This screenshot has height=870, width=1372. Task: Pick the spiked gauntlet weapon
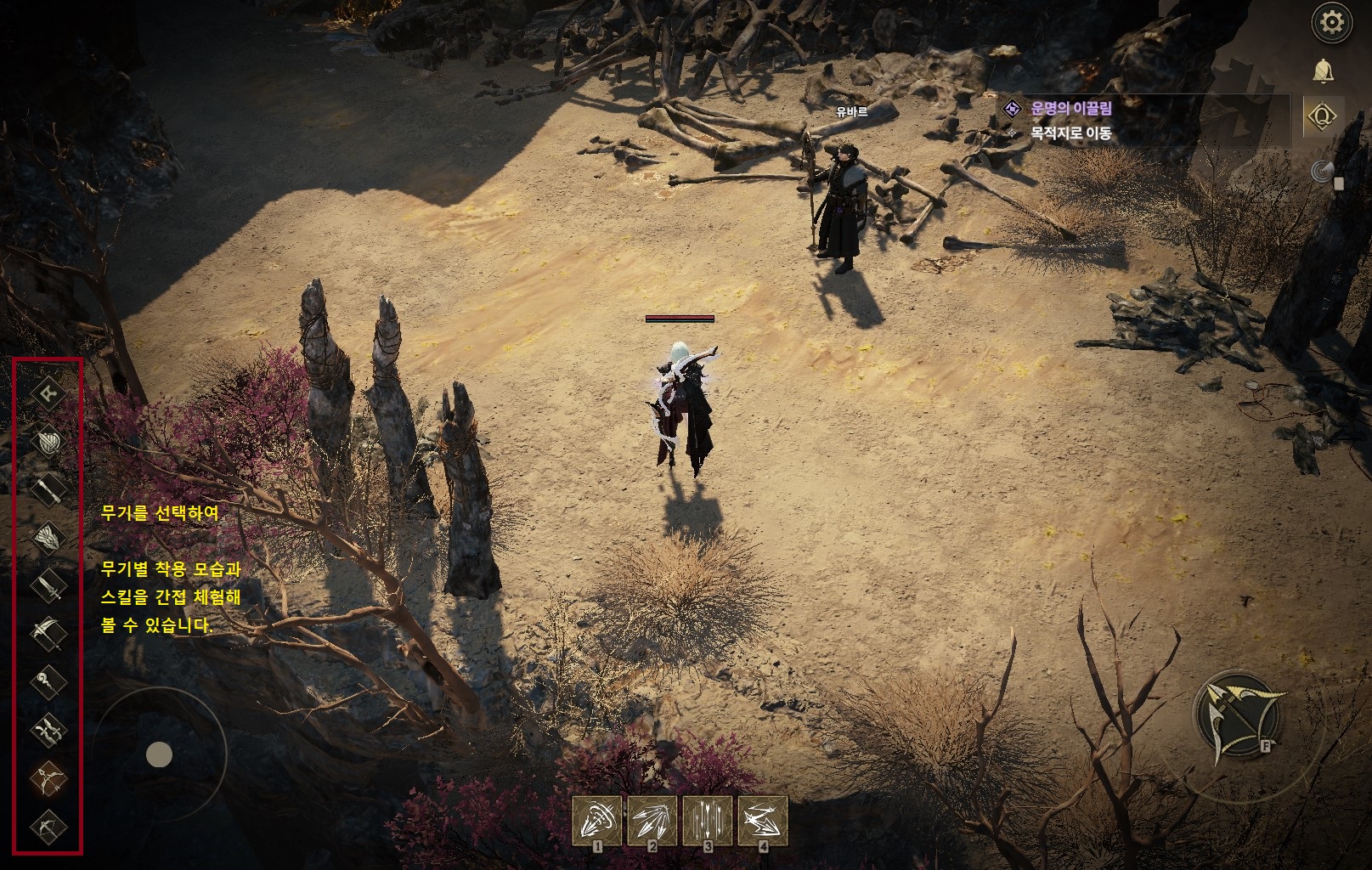click(x=48, y=537)
